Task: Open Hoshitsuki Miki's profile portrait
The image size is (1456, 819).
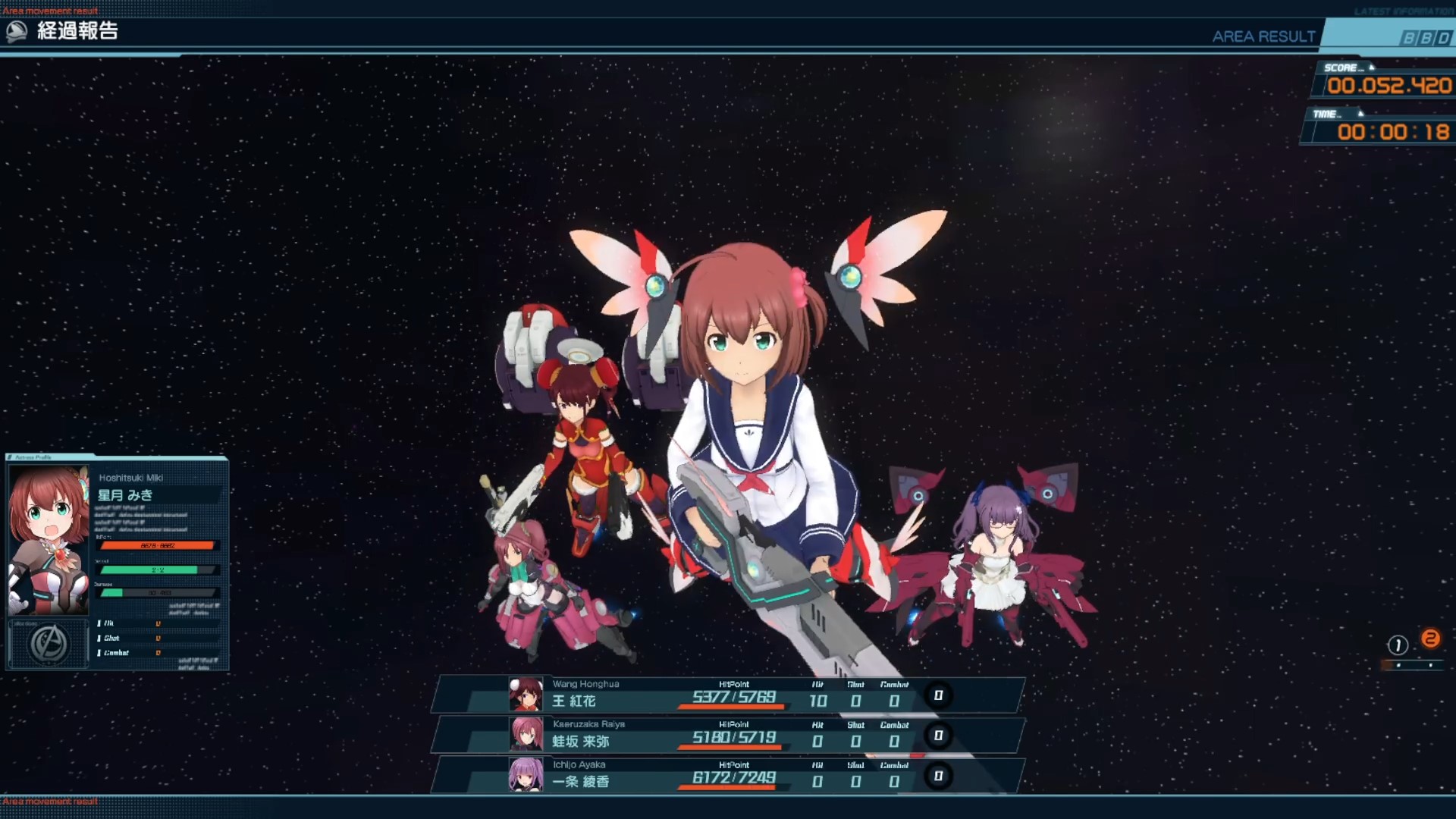Action: coord(49,540)
